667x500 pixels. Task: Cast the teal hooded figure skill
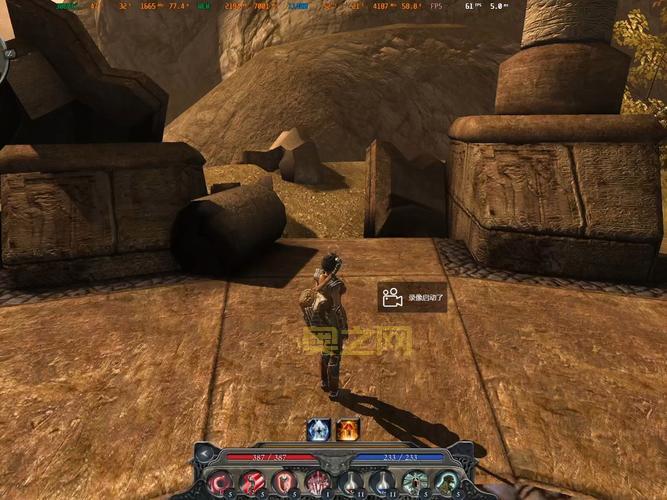413,482
